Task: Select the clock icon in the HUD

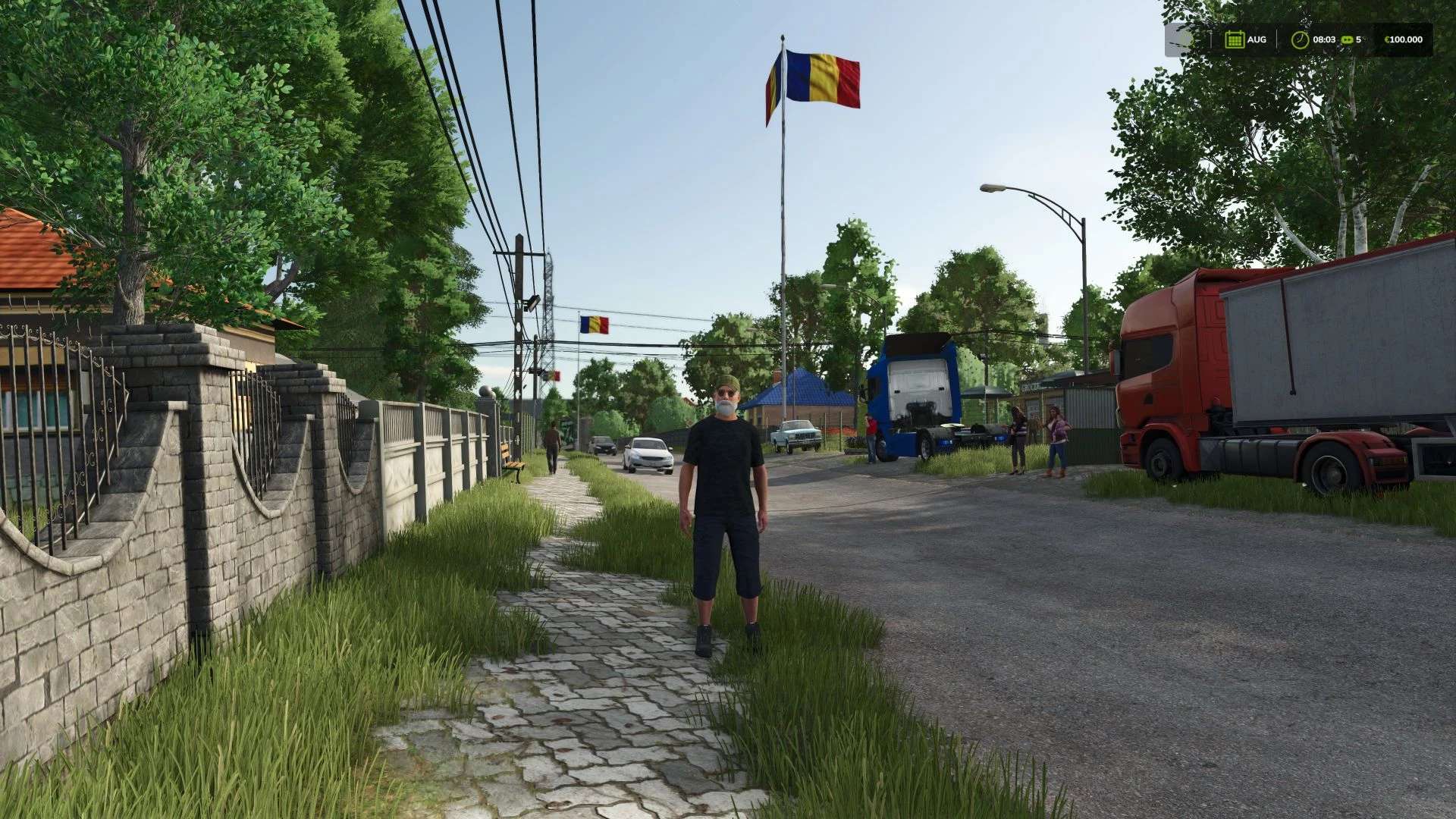Action: tap(1300, 39)
